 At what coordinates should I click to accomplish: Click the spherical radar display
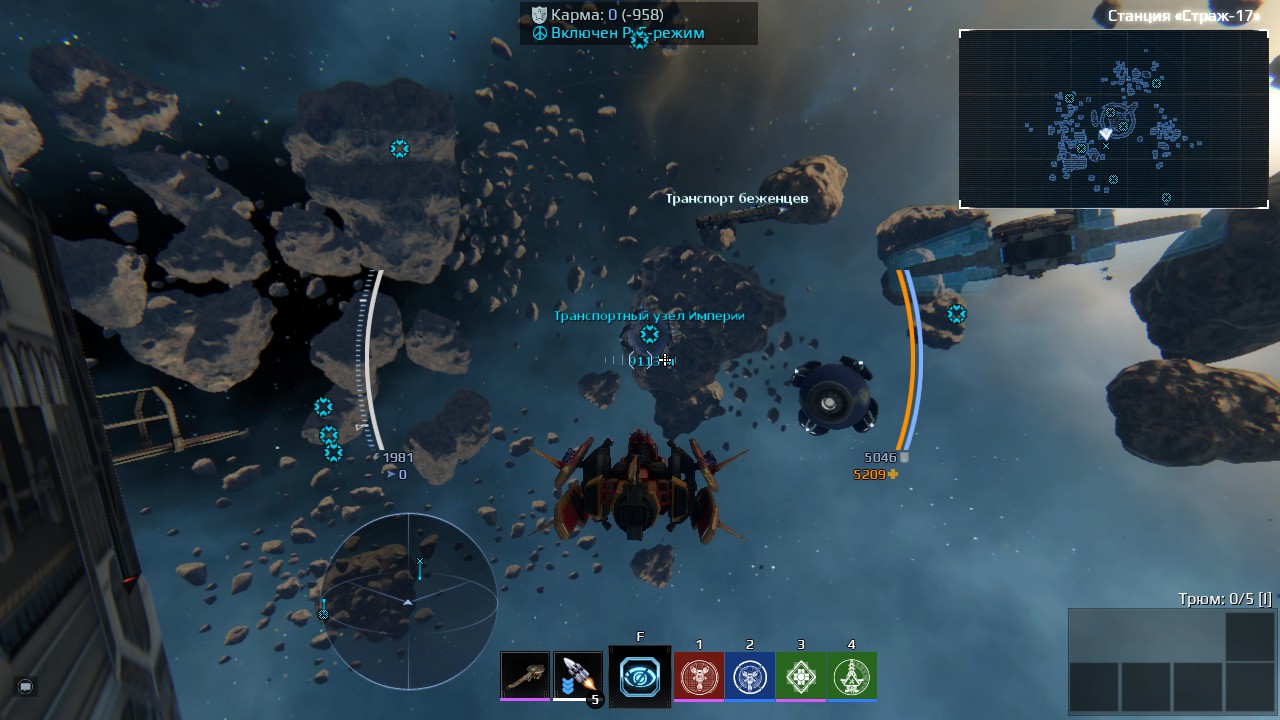[x=408, y=601]
